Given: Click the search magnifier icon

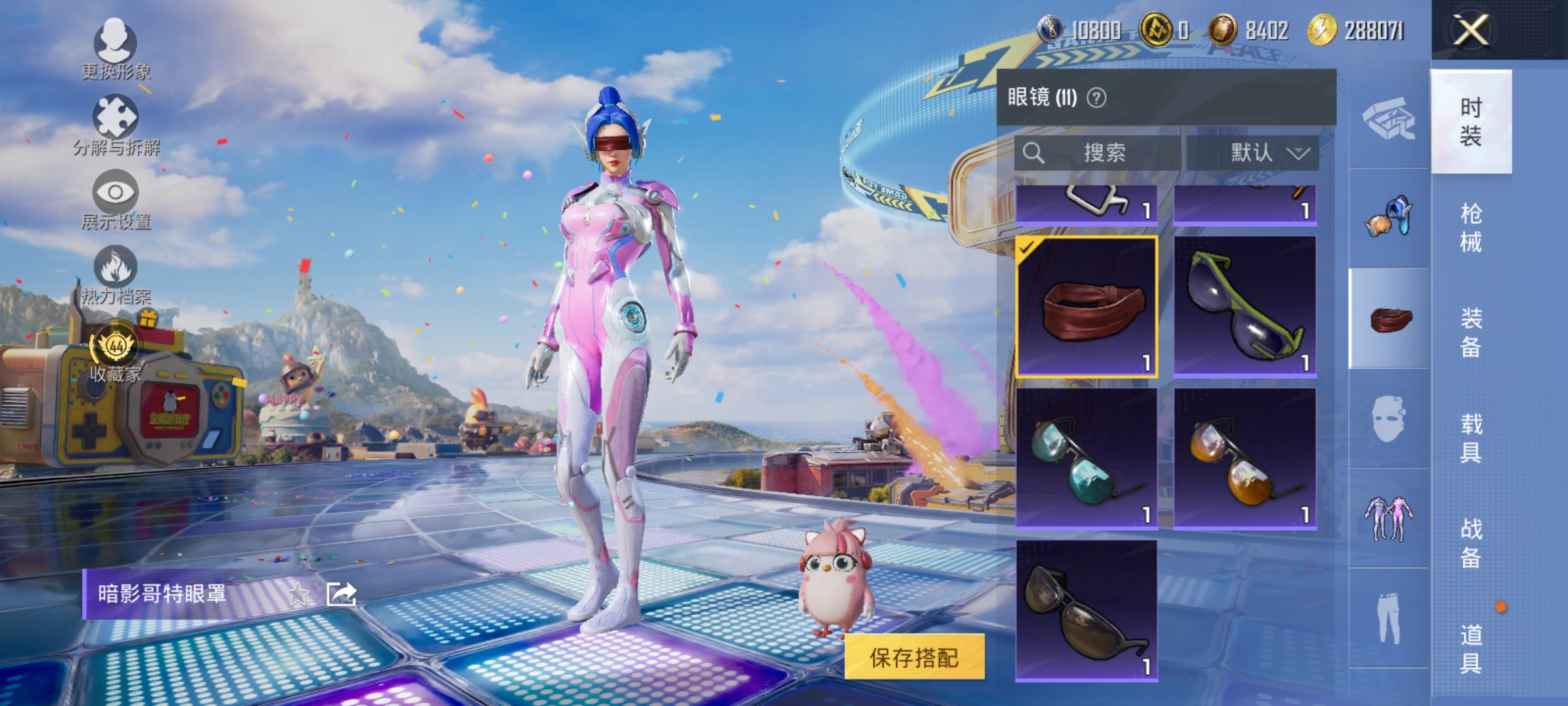Looking at the screenshot, I should click(1034, 152).
